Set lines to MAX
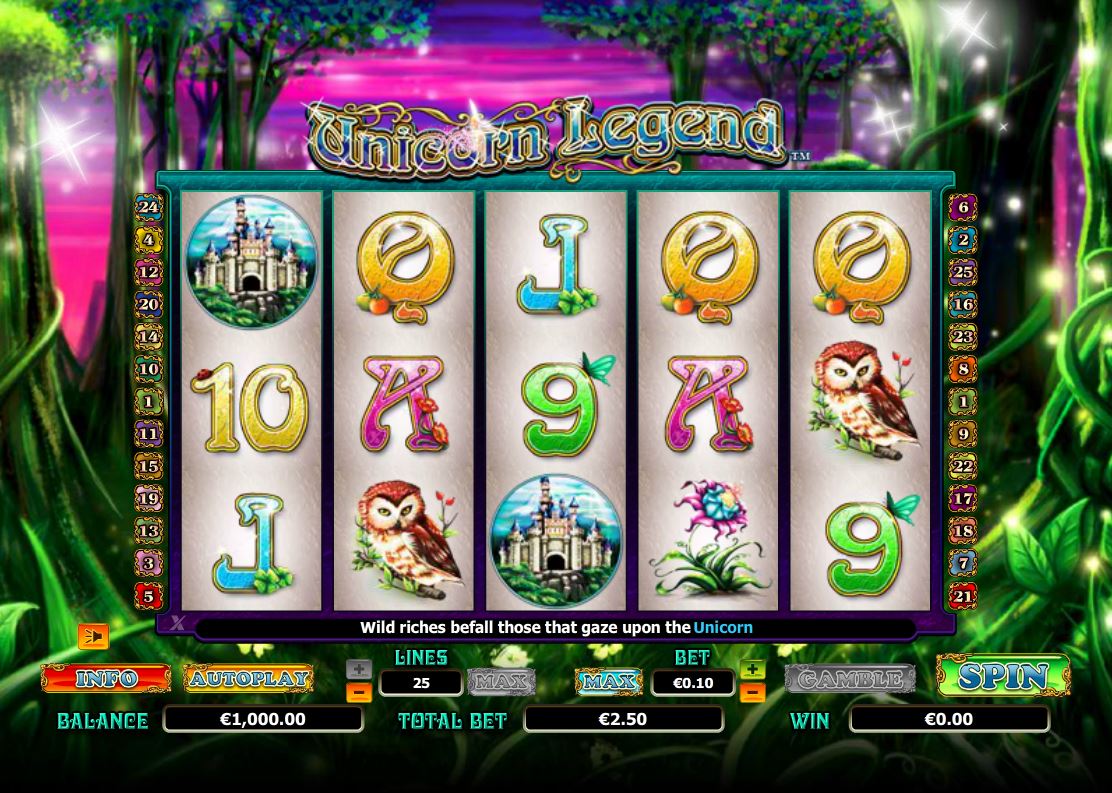Image resolution: width=1112 pixels, height=793 pixels. [x=501, y=682]
